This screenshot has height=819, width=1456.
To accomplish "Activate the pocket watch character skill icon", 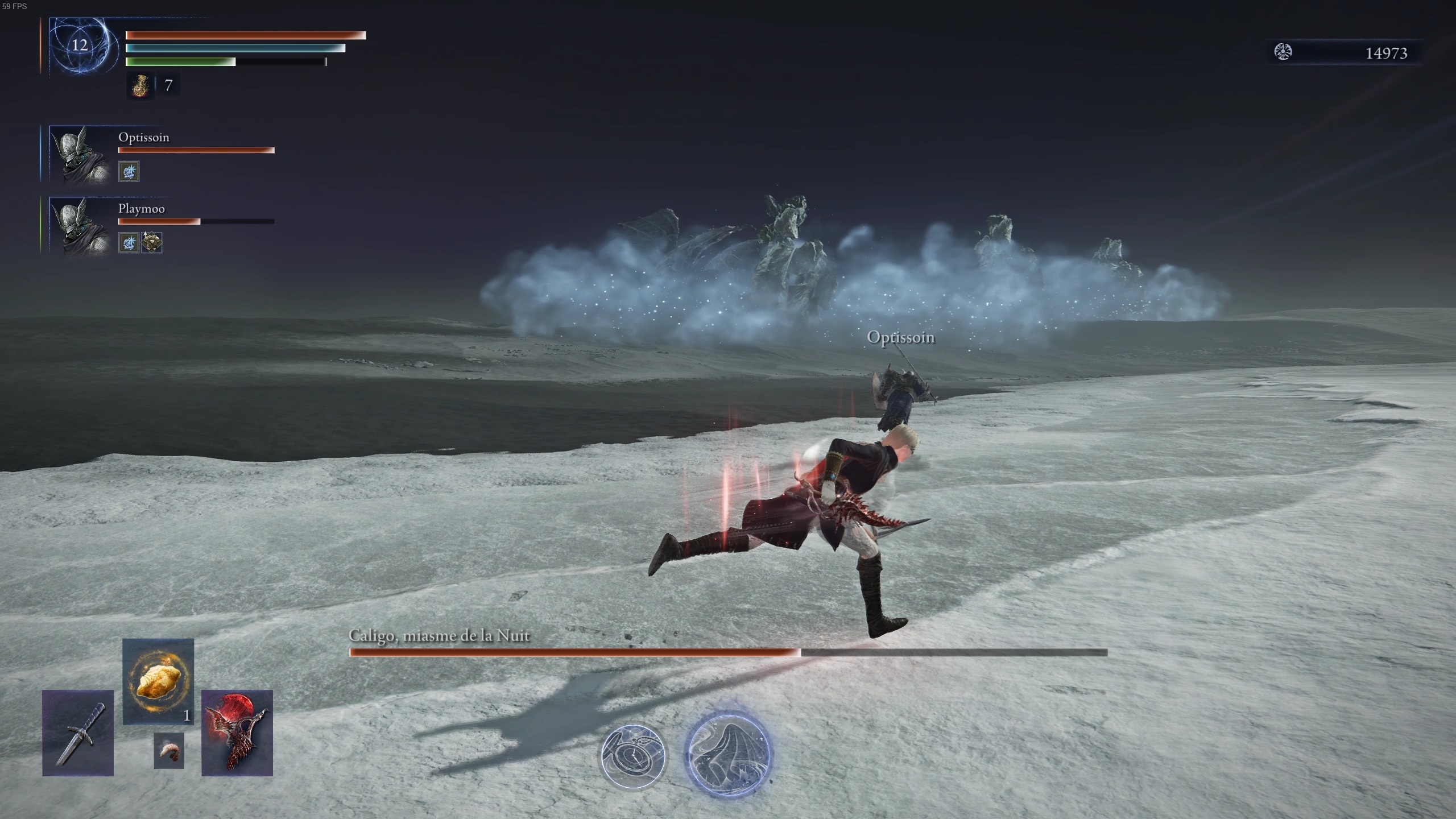I will (633, 759).
